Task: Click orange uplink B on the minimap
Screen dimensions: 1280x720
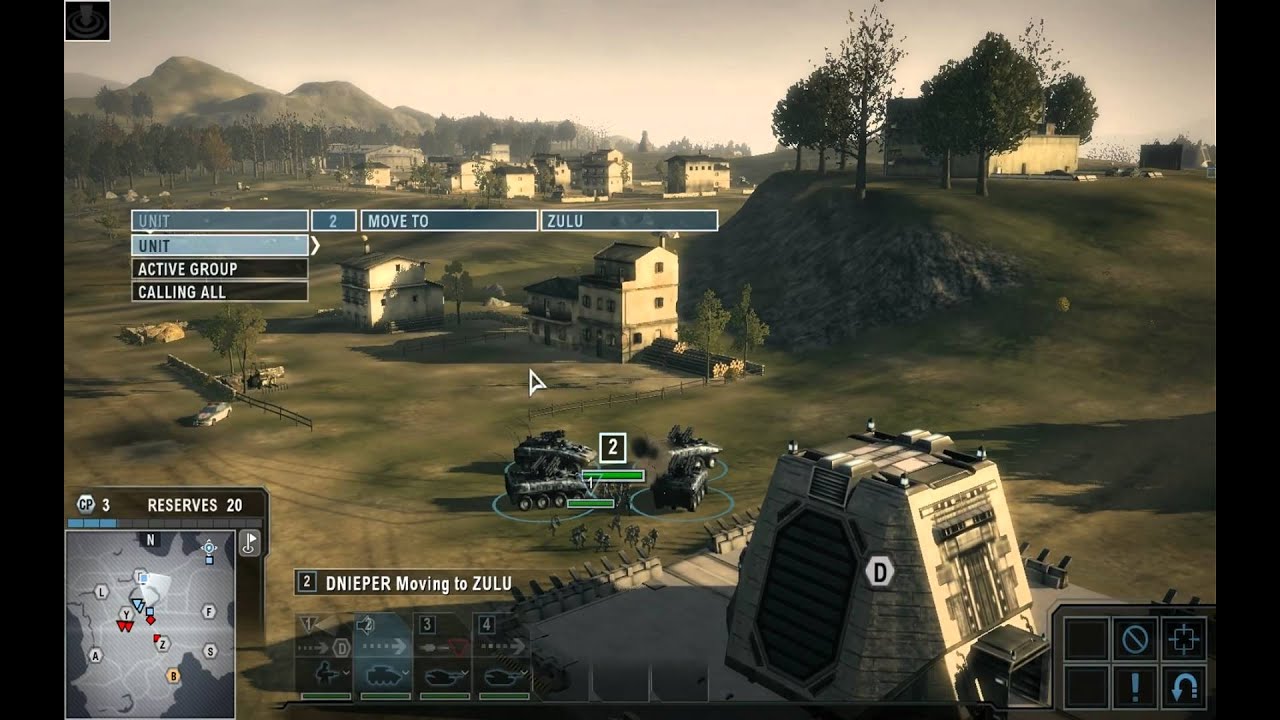Action: tap(173, 675)
